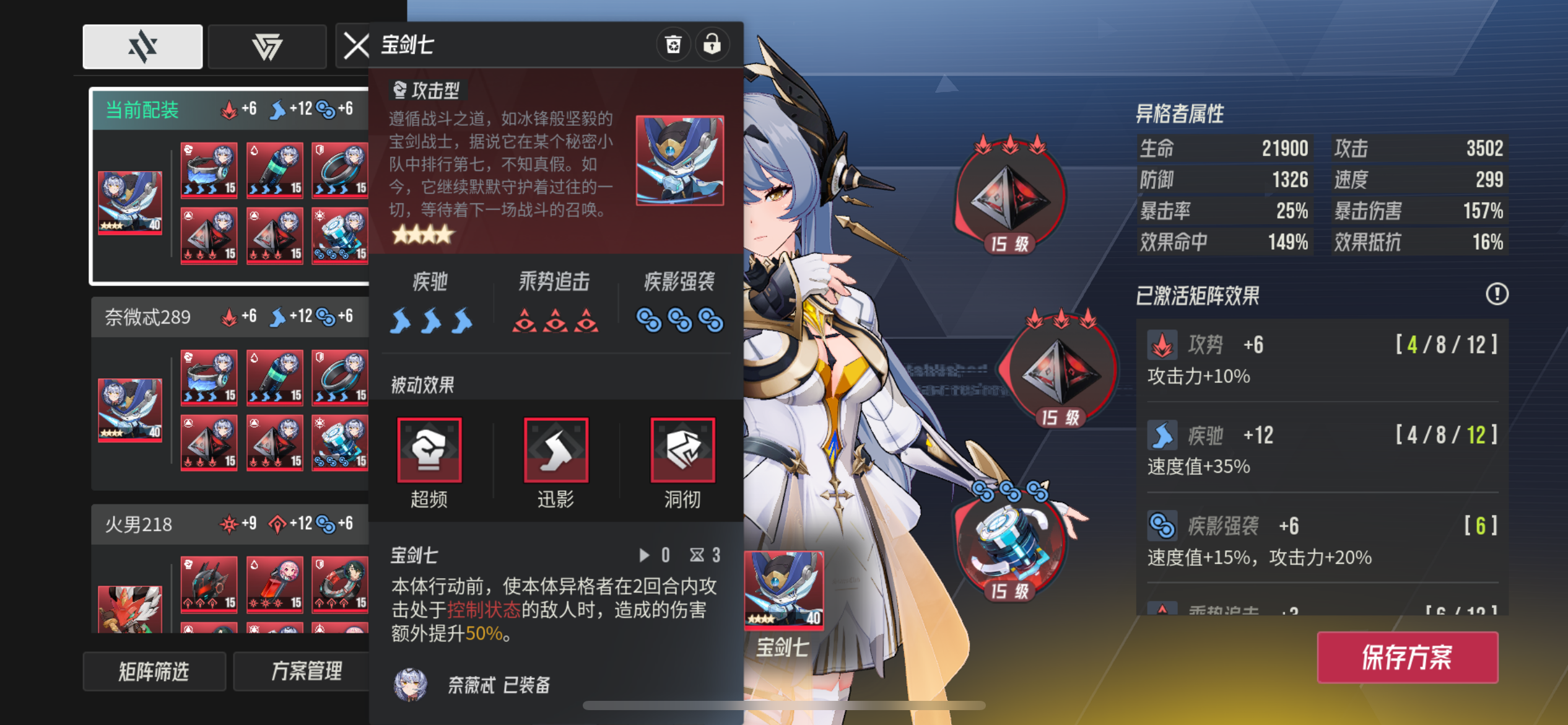Screen dimensions: 1568x725
Task: Click the 奈薇贰 equipped avatar icon
Action: pyautogui.click(x=410, y=685)
